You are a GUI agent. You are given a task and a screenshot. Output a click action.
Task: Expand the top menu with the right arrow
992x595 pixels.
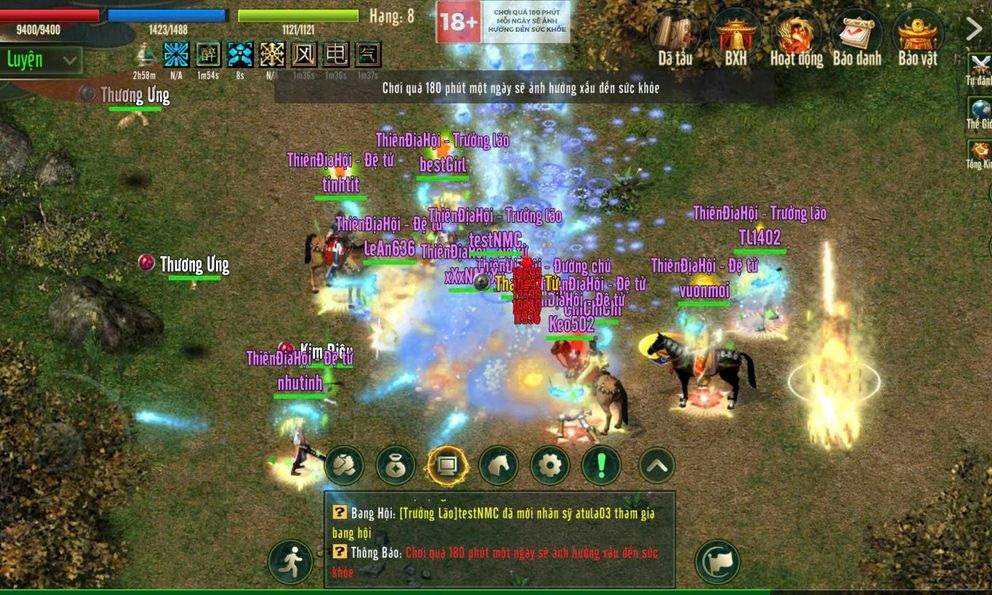coord(974,30)
